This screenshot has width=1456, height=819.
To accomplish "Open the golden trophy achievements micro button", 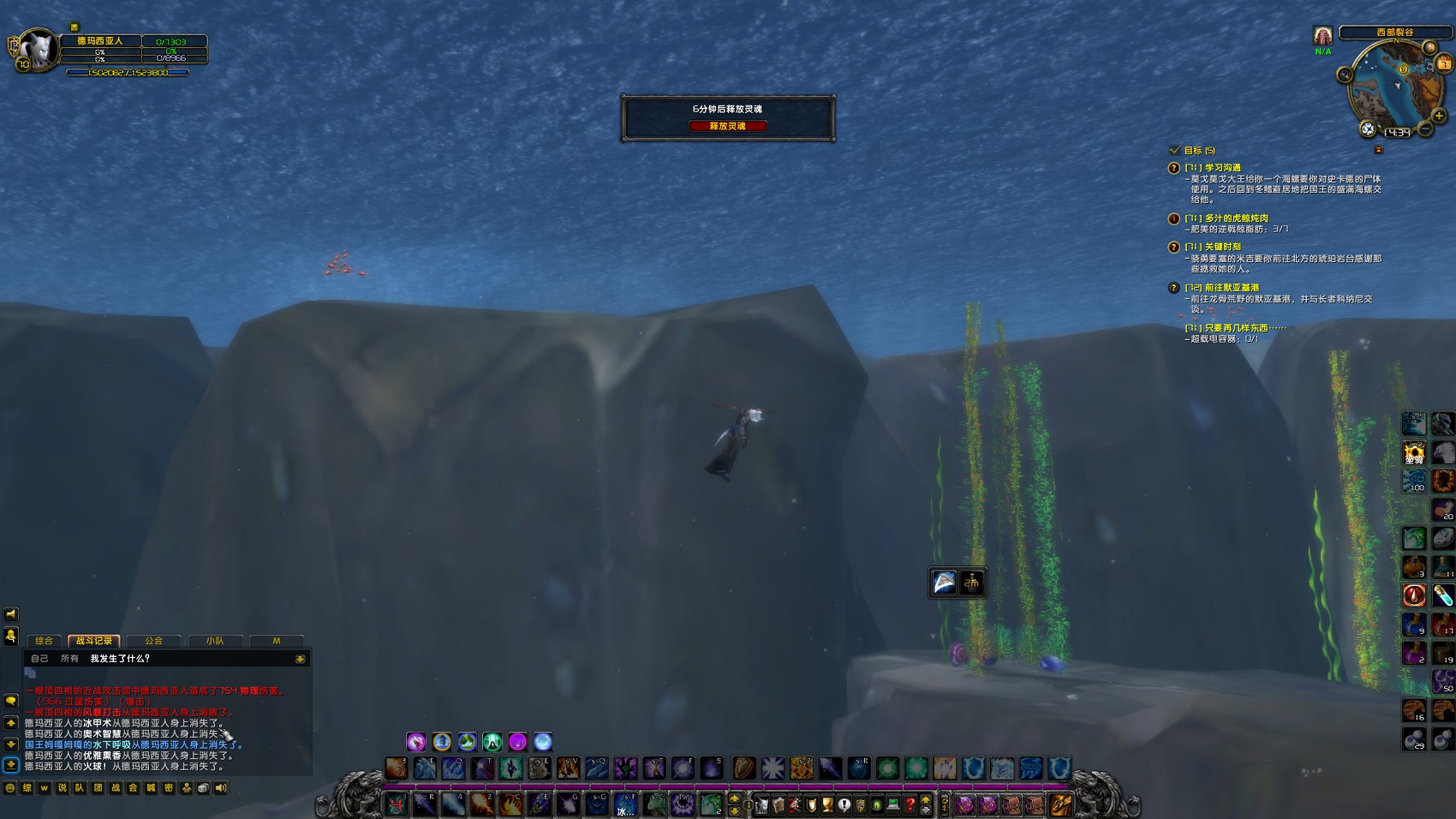I will tap(827, 804).
